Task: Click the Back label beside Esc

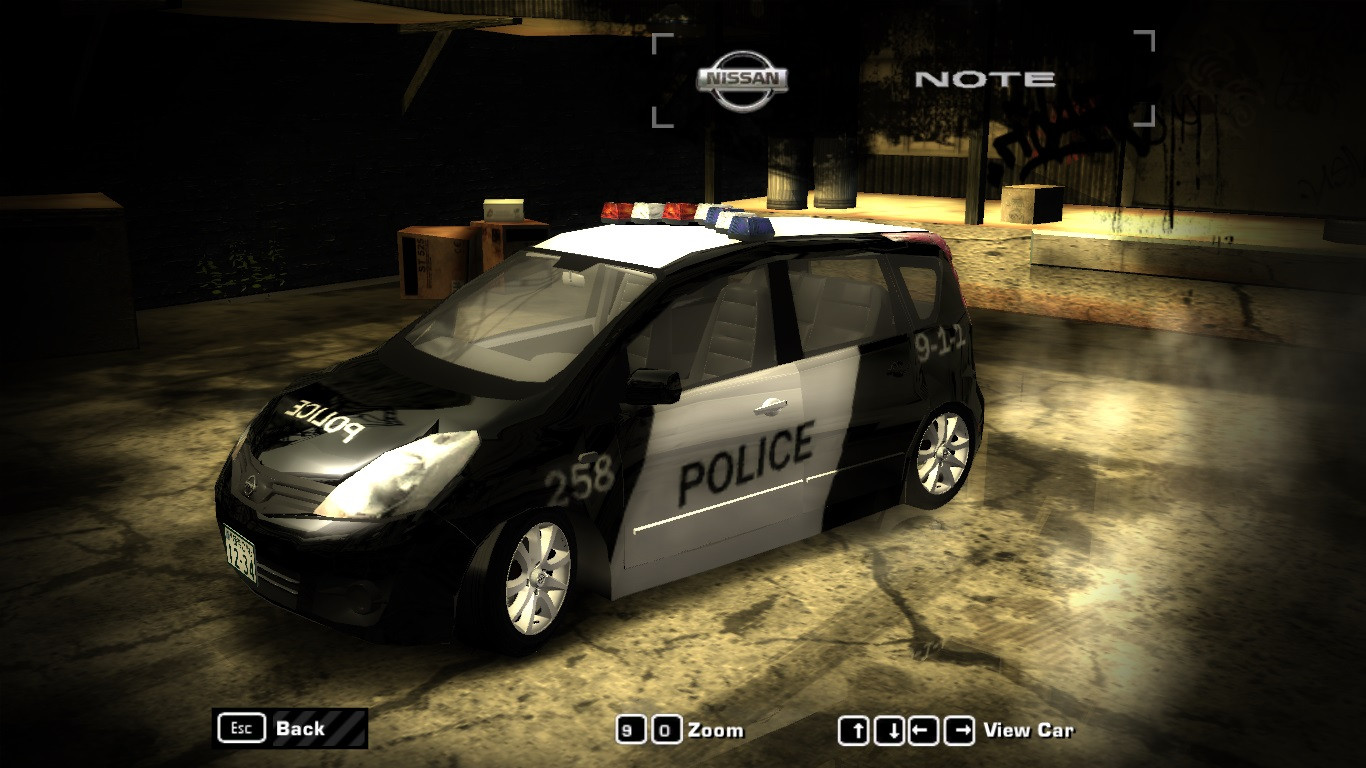Action: pyautogui.click(x=300, y=728)
